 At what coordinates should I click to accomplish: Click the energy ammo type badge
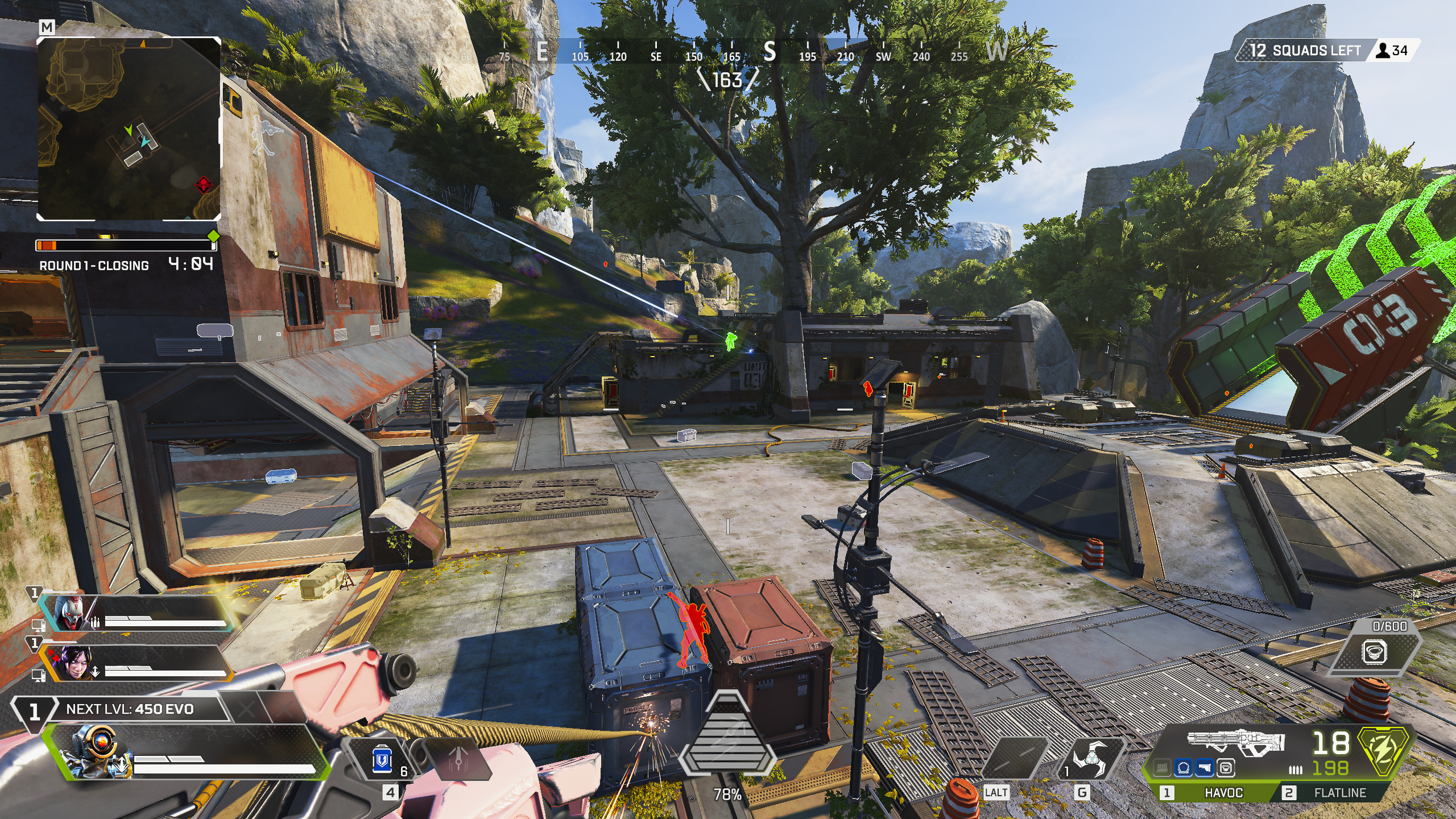click(x=1383, y=751)
